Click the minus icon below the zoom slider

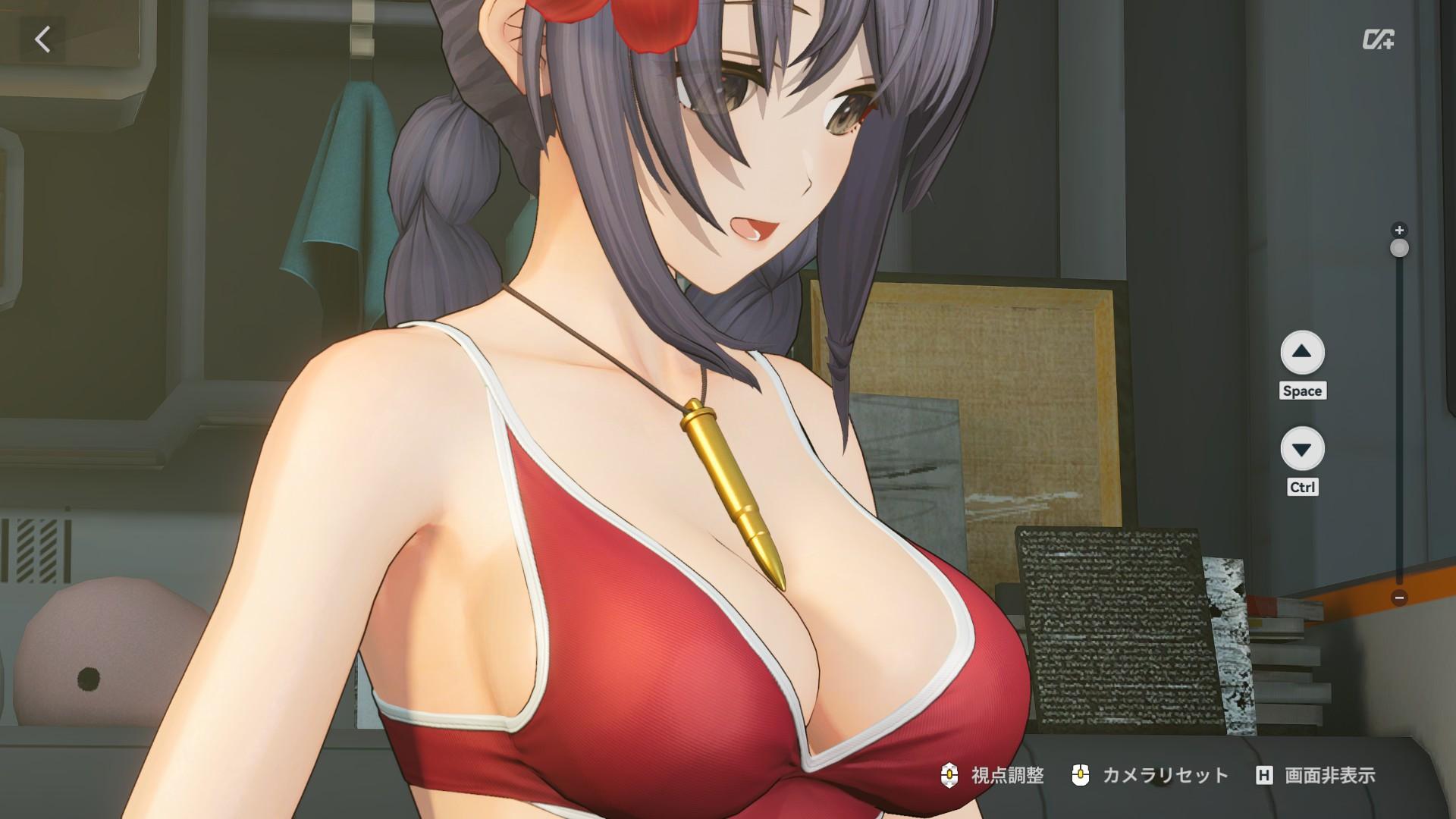(1398, 599)
